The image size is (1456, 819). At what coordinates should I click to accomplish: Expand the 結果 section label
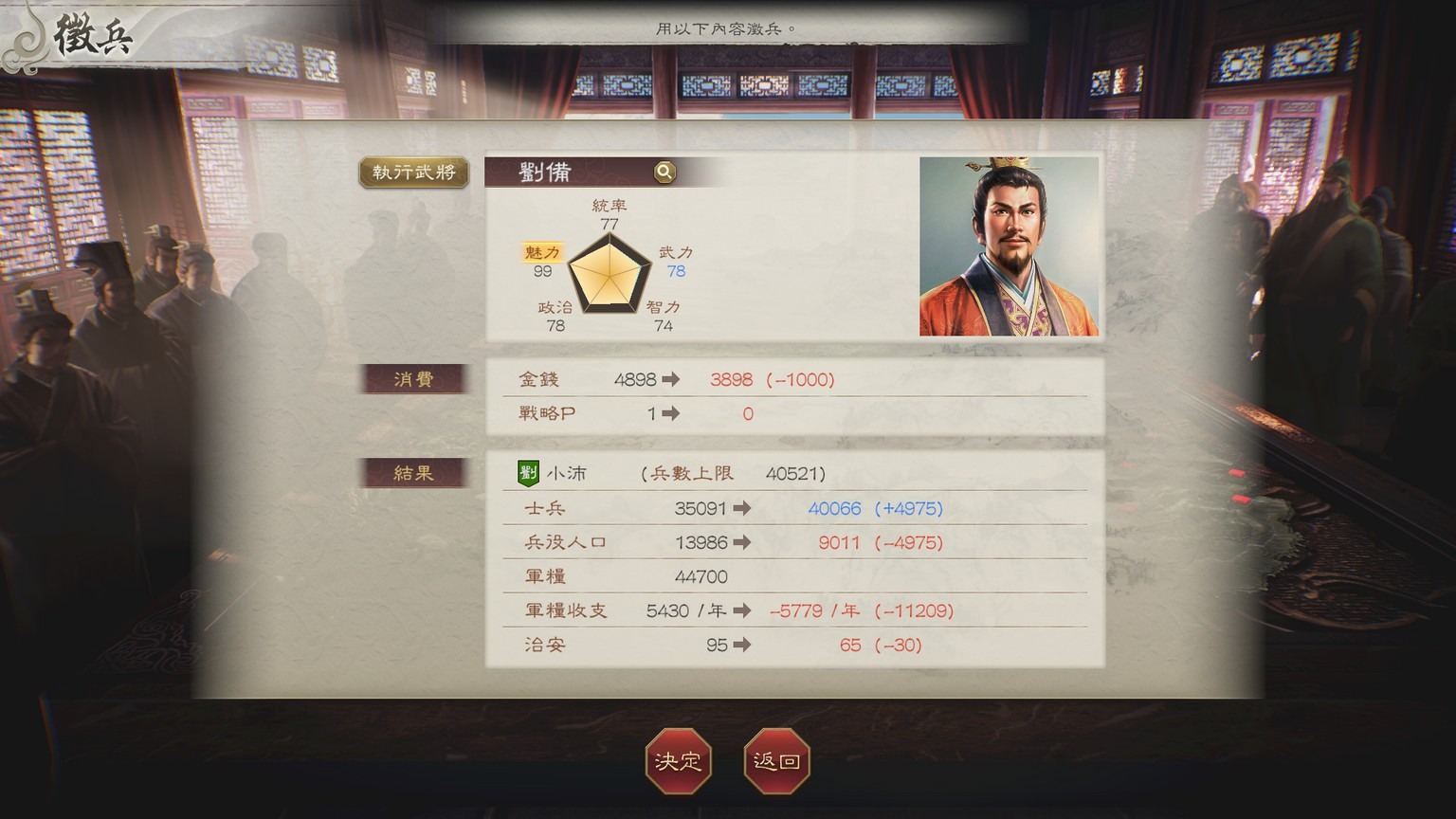tap(412, 472)
